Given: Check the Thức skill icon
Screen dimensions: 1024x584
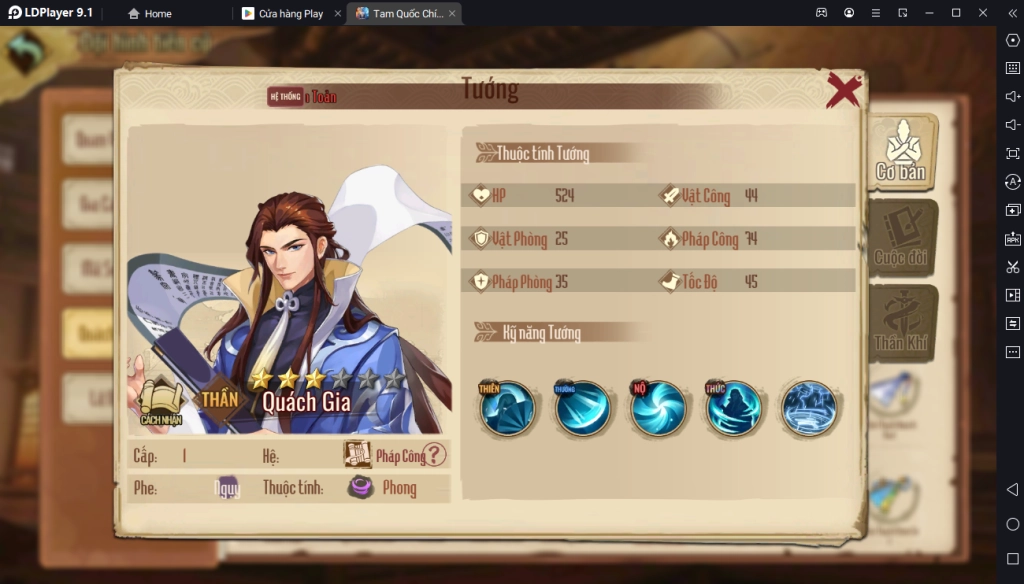Looking at the screenshot, I should pyautogui.click(x=733, y=408).
